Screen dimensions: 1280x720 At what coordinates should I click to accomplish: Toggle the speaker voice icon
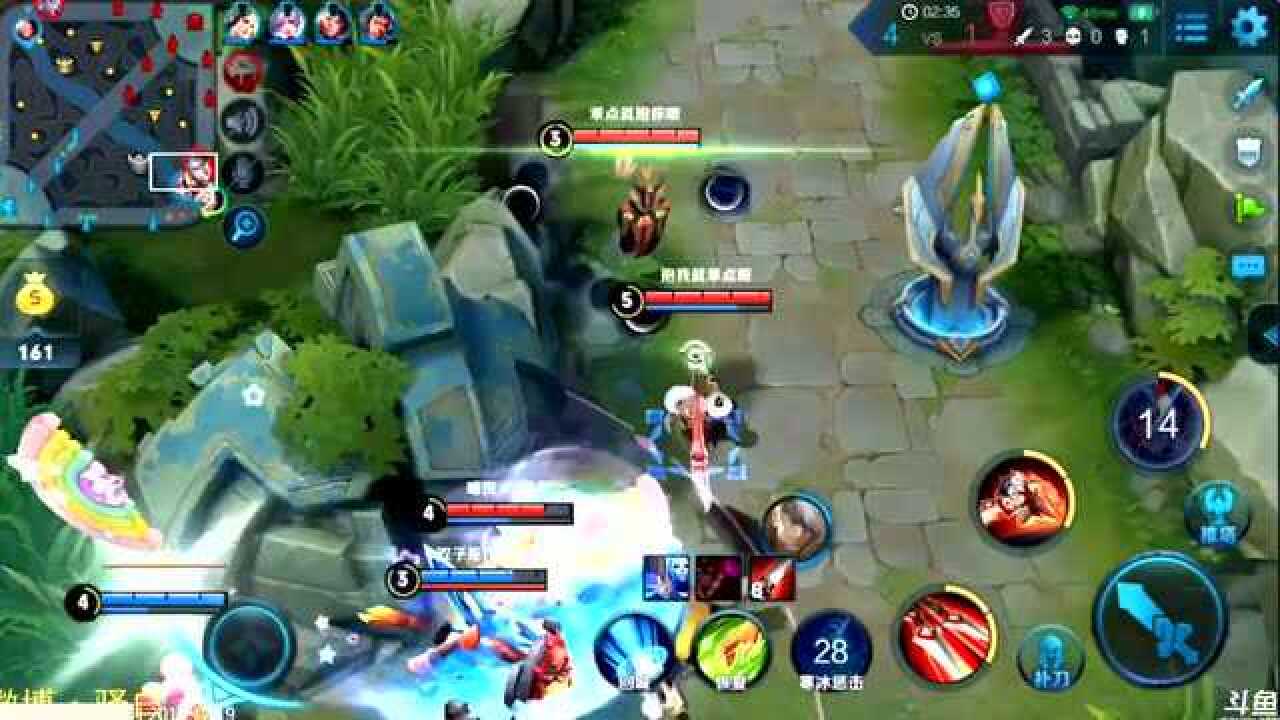pyautogui.click(x=241, y=121)
